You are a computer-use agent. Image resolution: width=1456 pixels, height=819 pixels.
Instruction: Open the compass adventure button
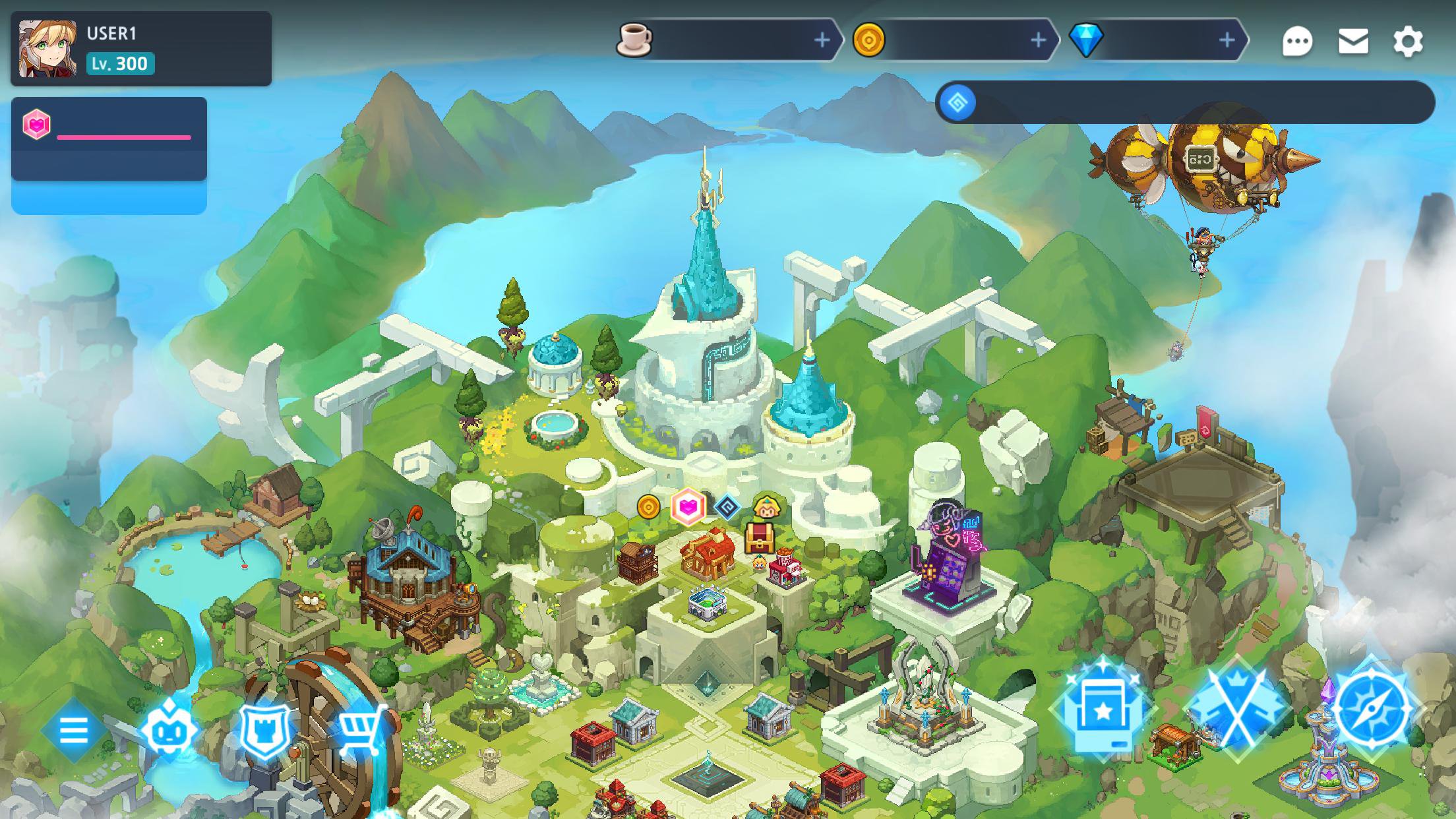[1370, 710]
